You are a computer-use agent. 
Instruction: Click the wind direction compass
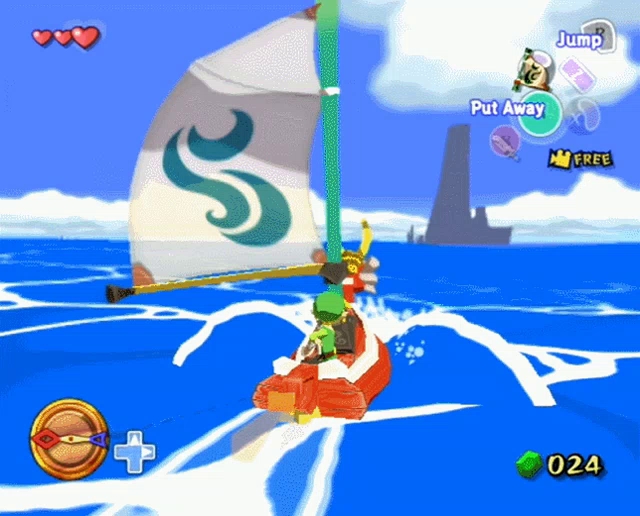[x=69, y=438]
